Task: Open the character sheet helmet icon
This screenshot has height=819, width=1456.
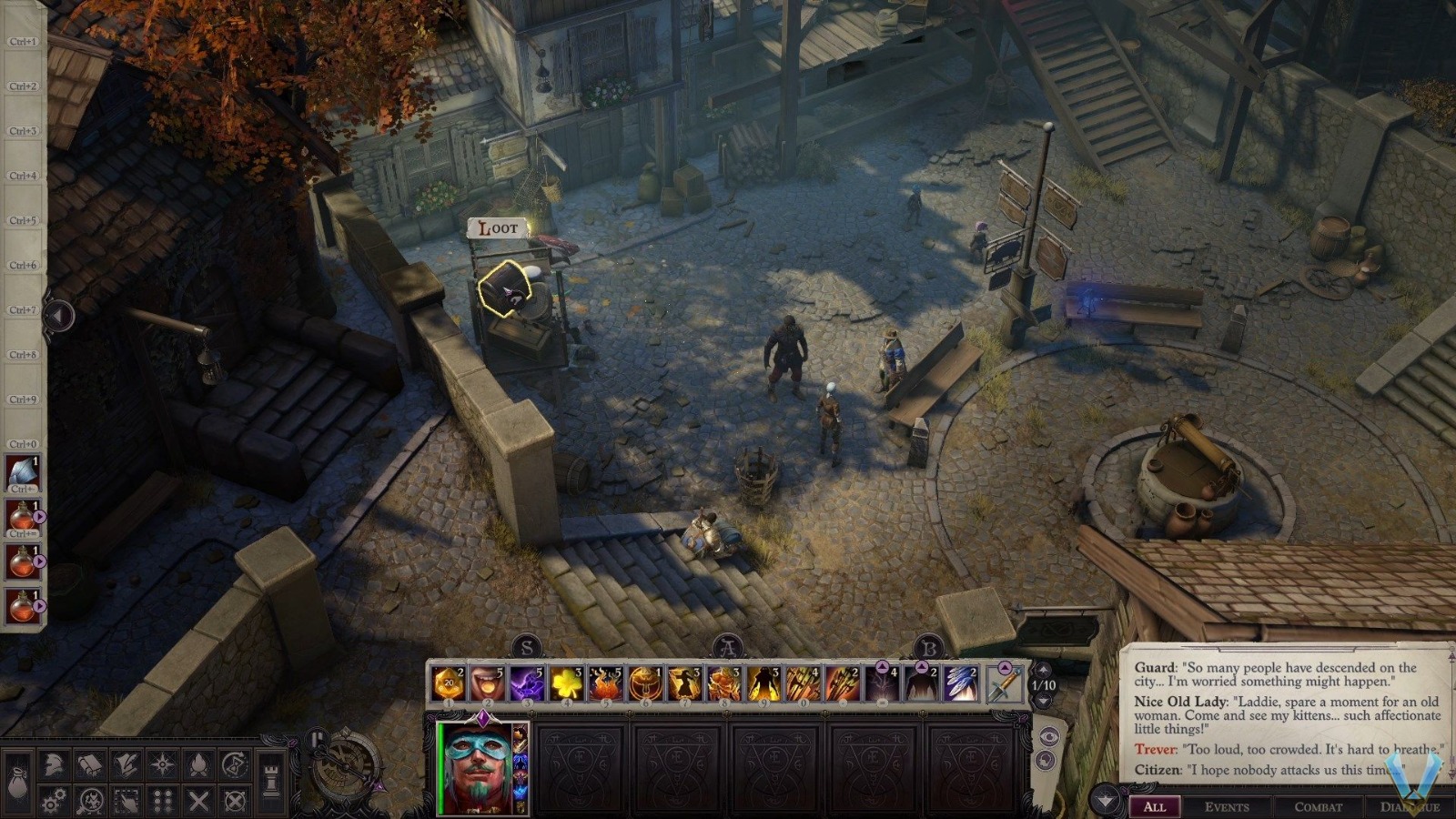Action: [53, 763]
